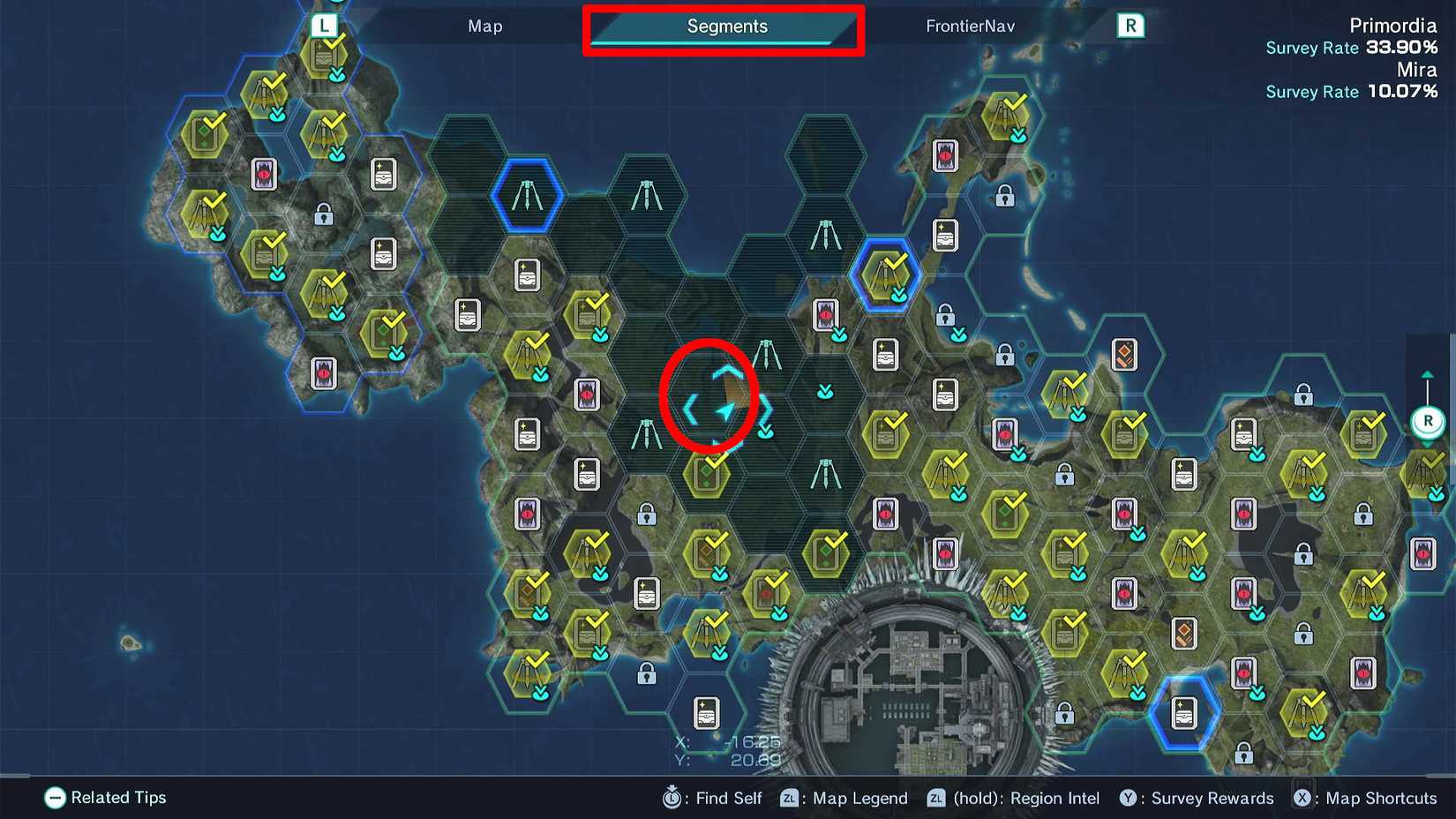Click the R shoulder button indicator
Image resolution: width=1456 pixels, height=819 pixels.
tap(1131, 26)
